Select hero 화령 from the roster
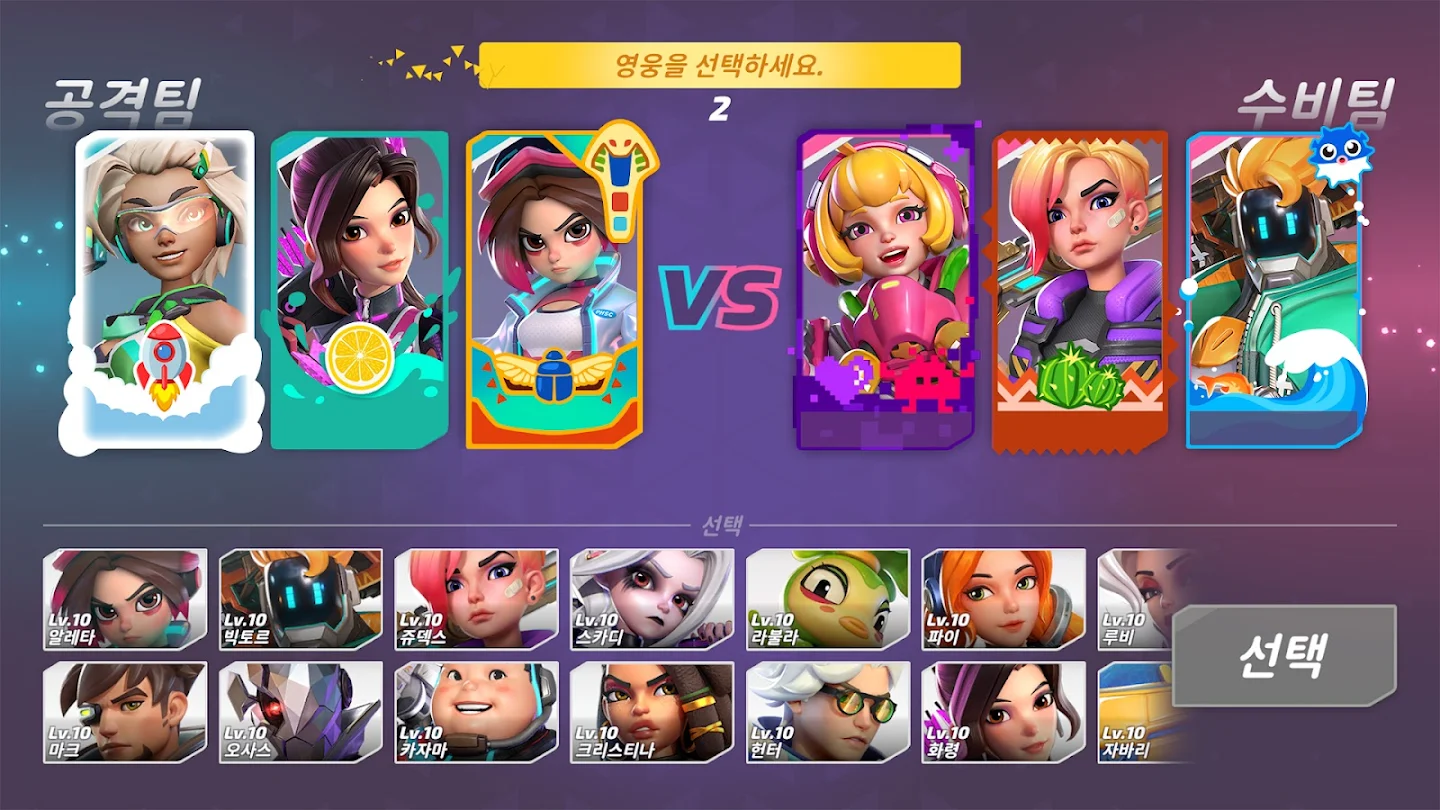Screen dimensions: 1440x810 click(x=1005, y=710)
